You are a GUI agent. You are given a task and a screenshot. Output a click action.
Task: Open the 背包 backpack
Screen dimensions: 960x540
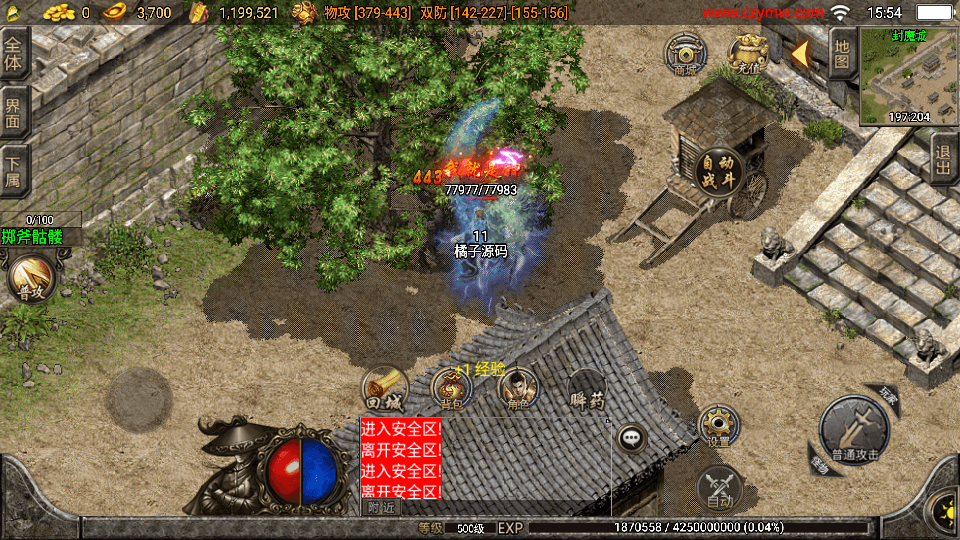(451, 388)
